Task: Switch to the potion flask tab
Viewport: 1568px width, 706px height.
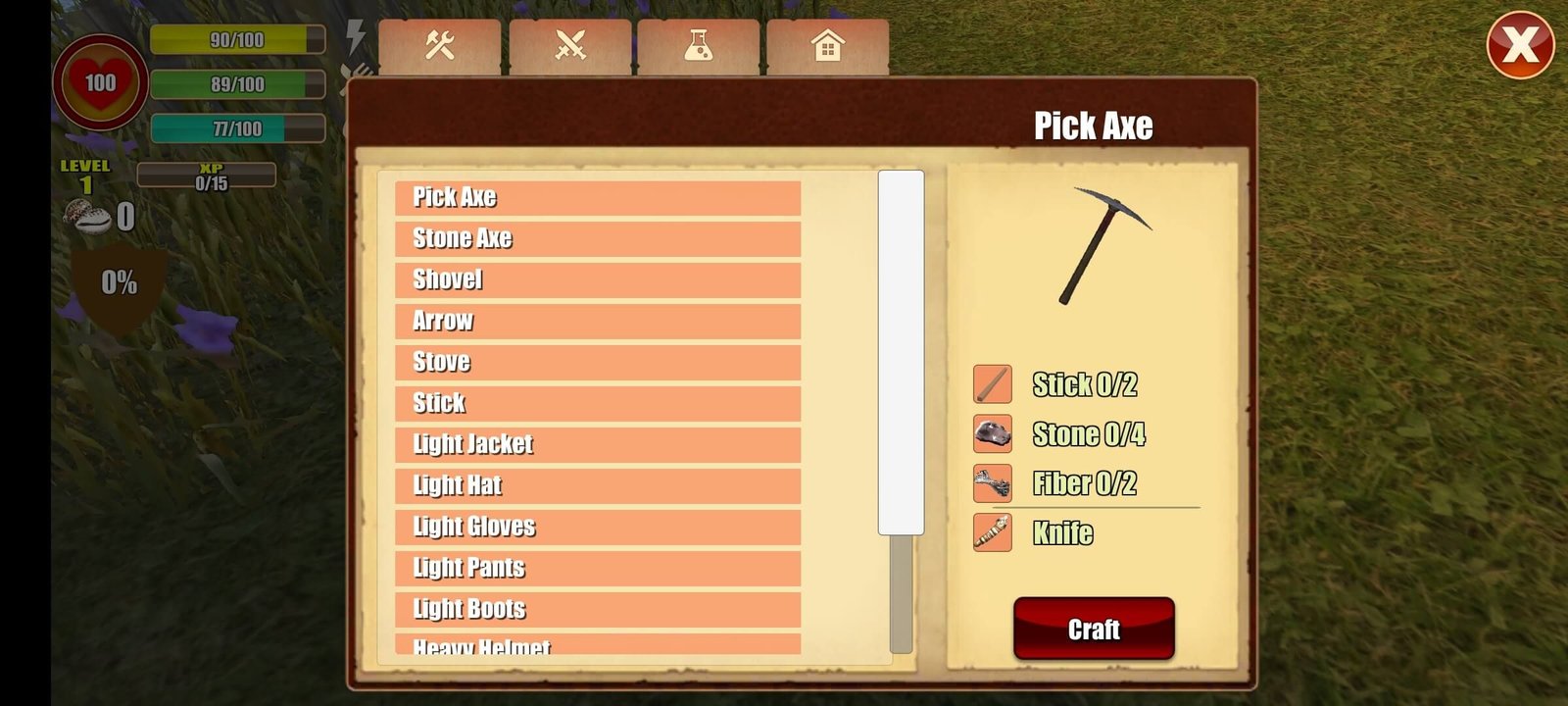Action: point(698,45)
